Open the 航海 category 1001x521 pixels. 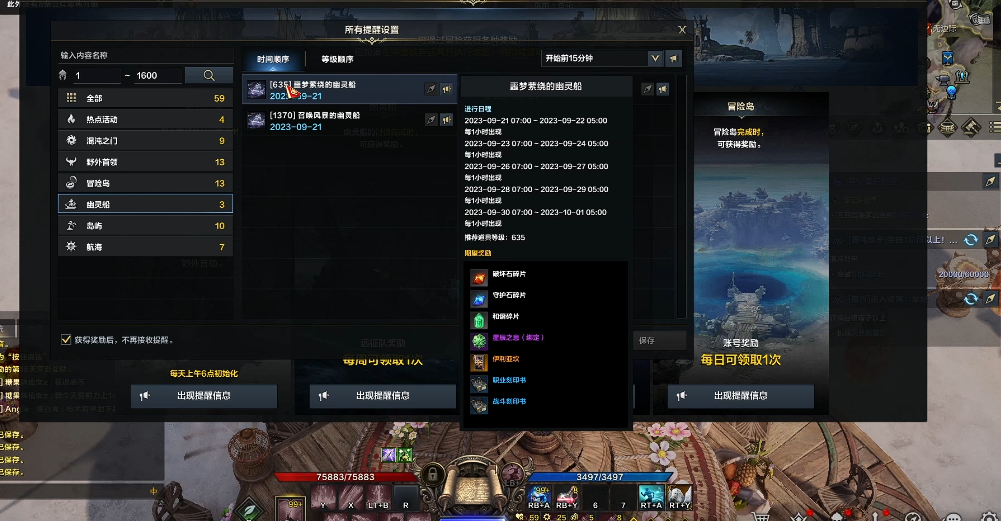(145, 246)
